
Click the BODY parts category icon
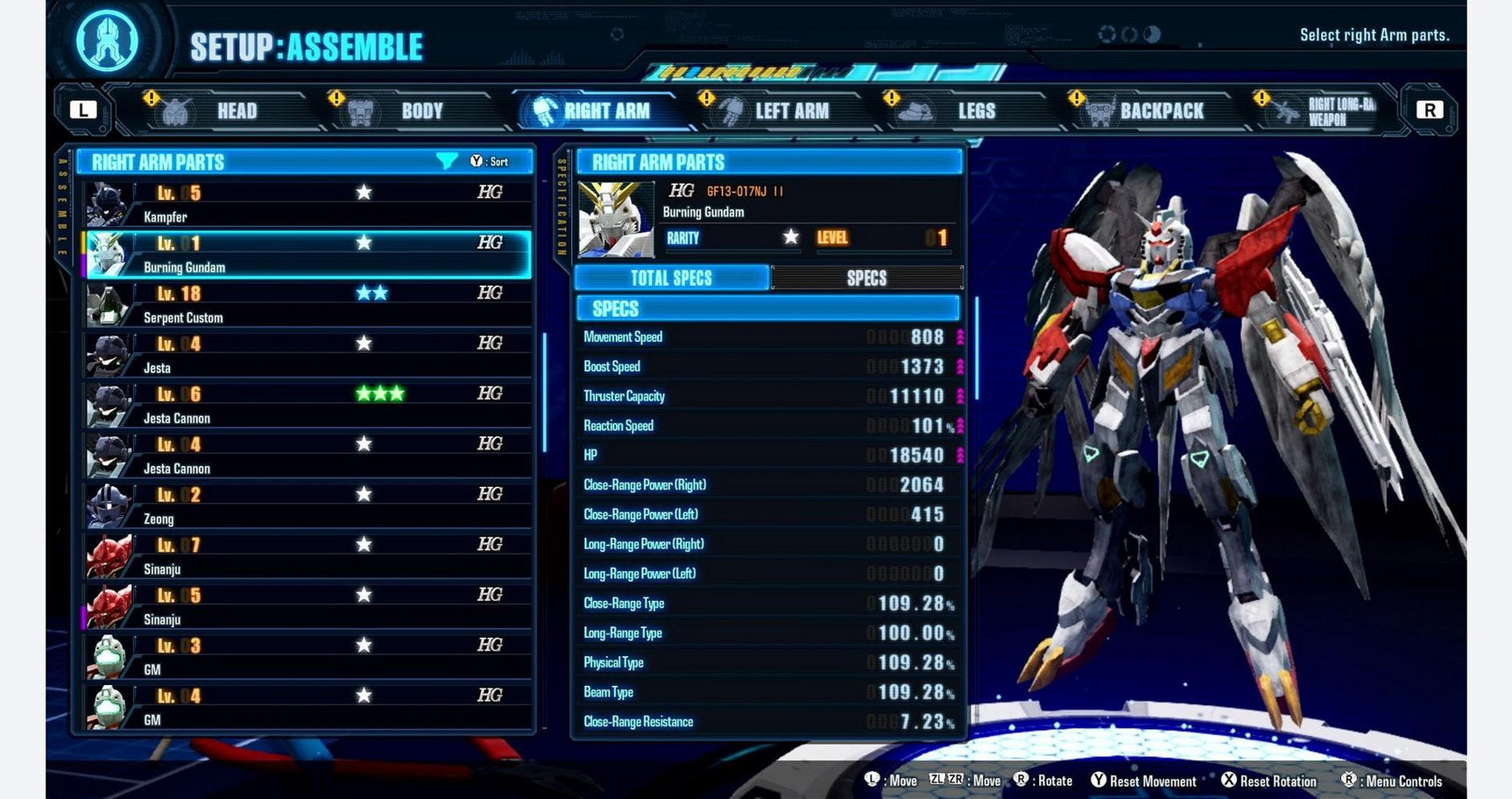(359, 110)
